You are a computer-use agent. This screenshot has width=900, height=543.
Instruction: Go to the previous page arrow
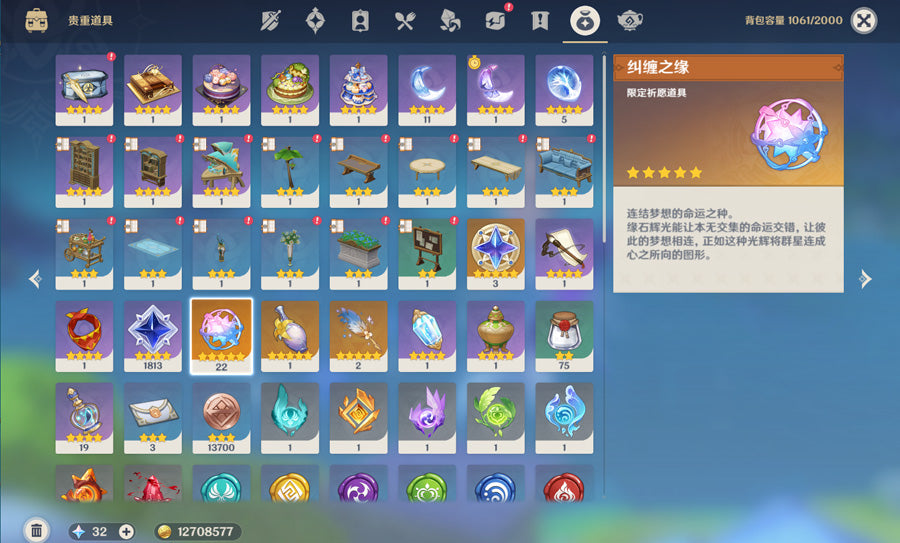[x=35, y=279]
